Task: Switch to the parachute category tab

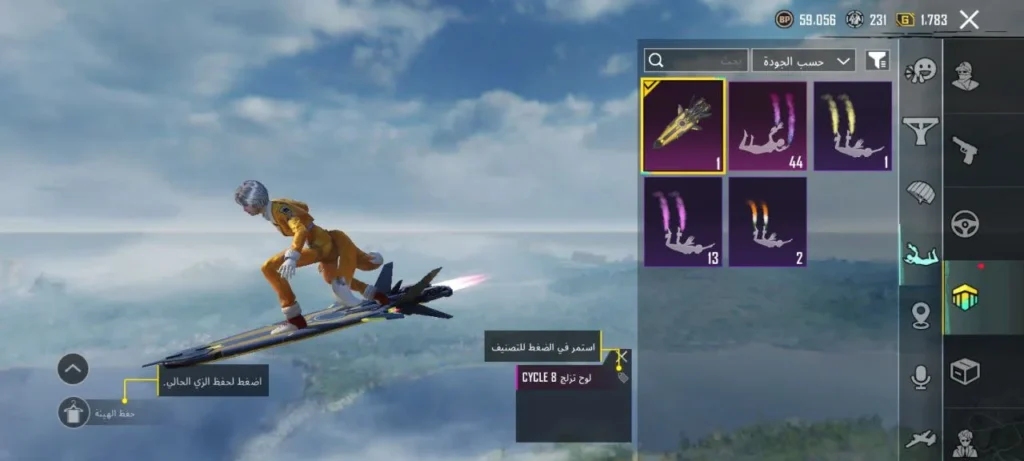Action: [x=920, y=192]
